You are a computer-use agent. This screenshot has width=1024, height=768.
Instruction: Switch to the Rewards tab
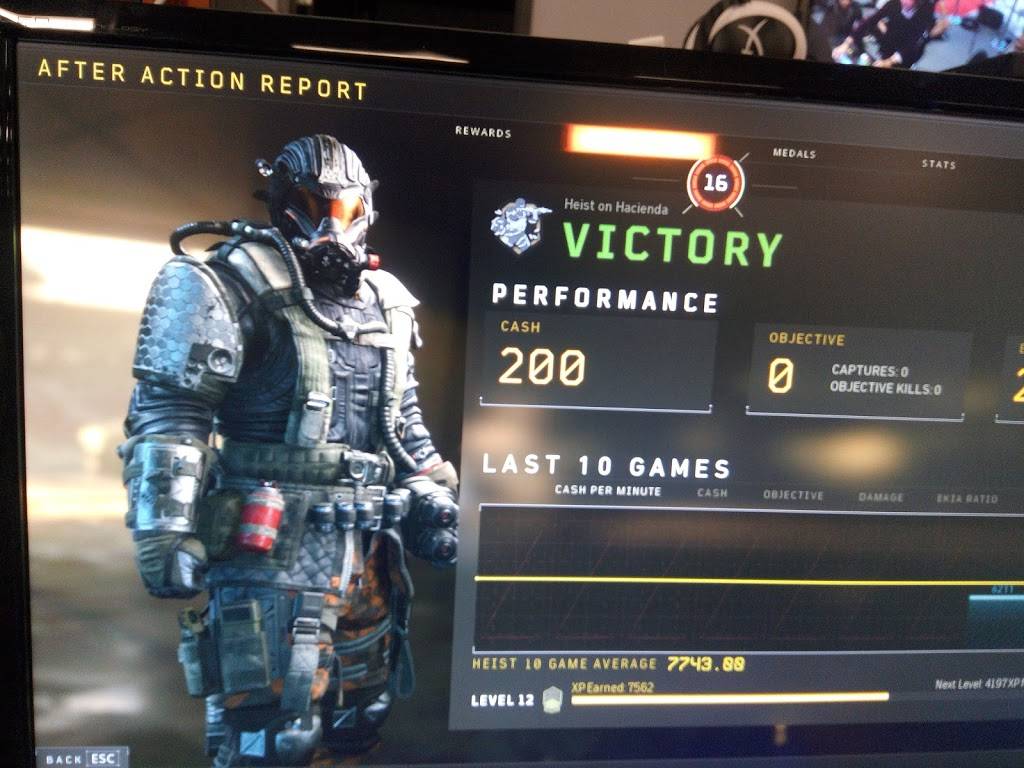coord(483,132)
